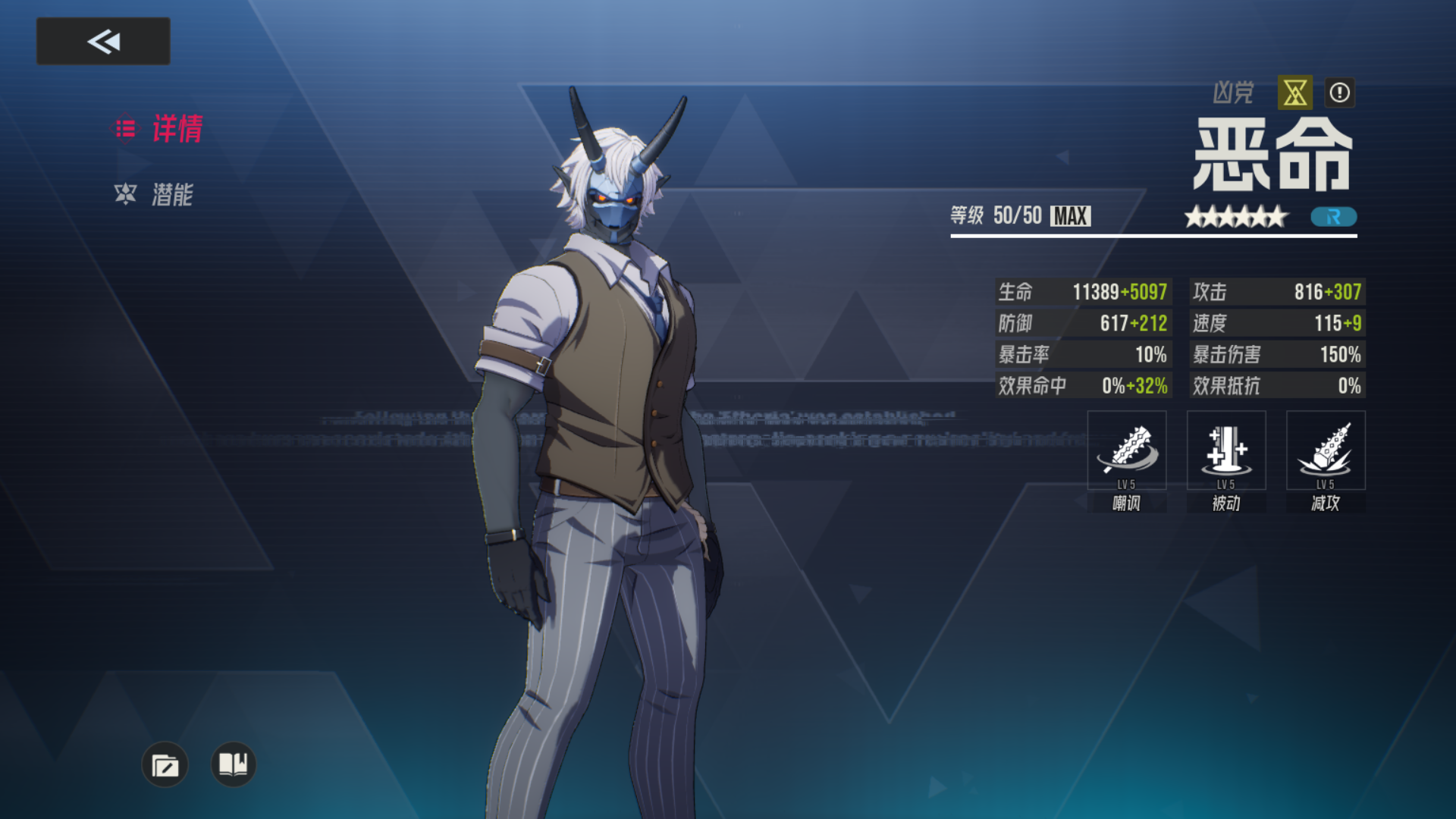This screenshot has height=819, width=1456.
Task: Expand the 生命 stat row
Action: tap(1082, 292)
